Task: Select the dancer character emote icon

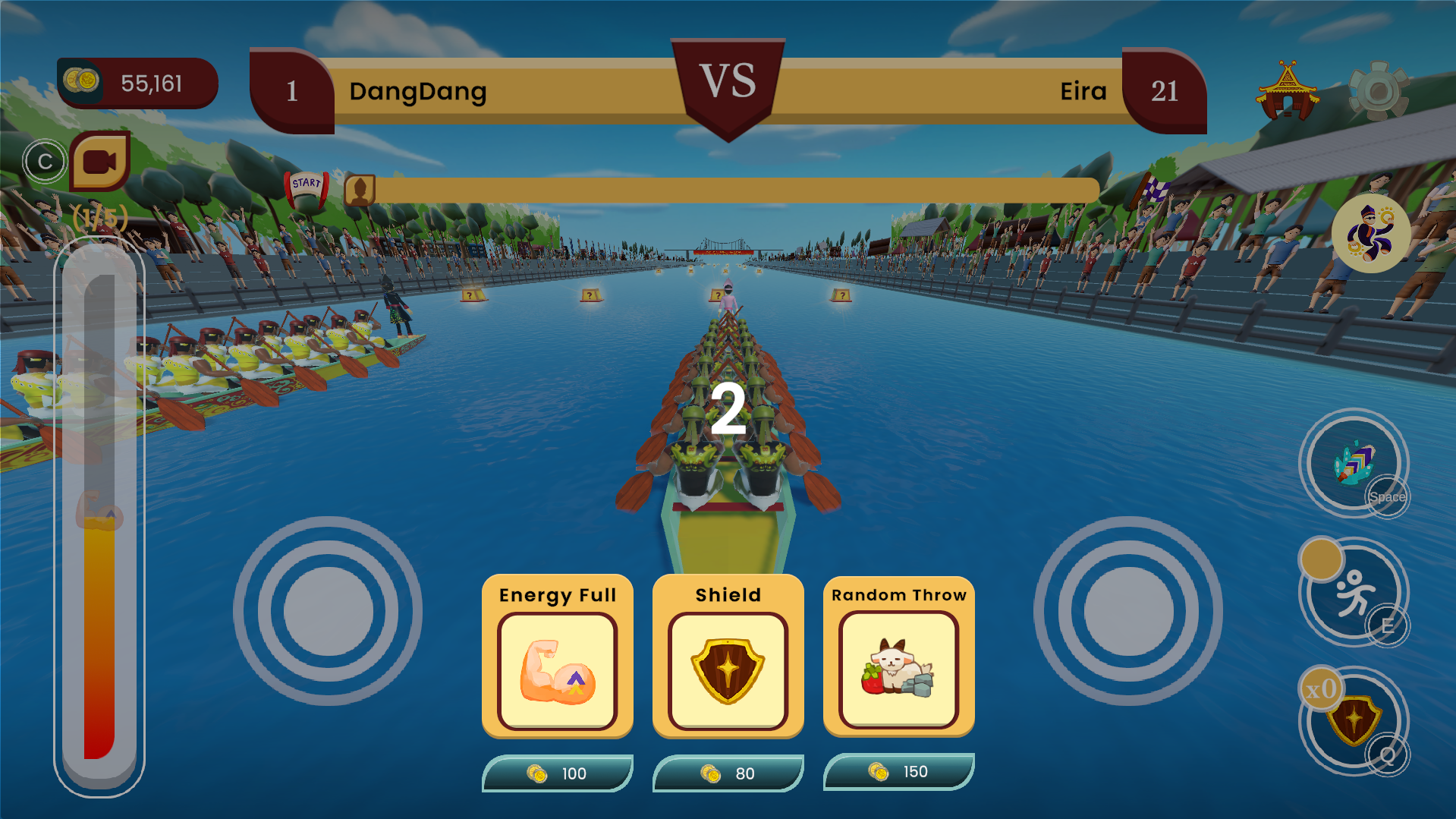Action: point(1373,232)
